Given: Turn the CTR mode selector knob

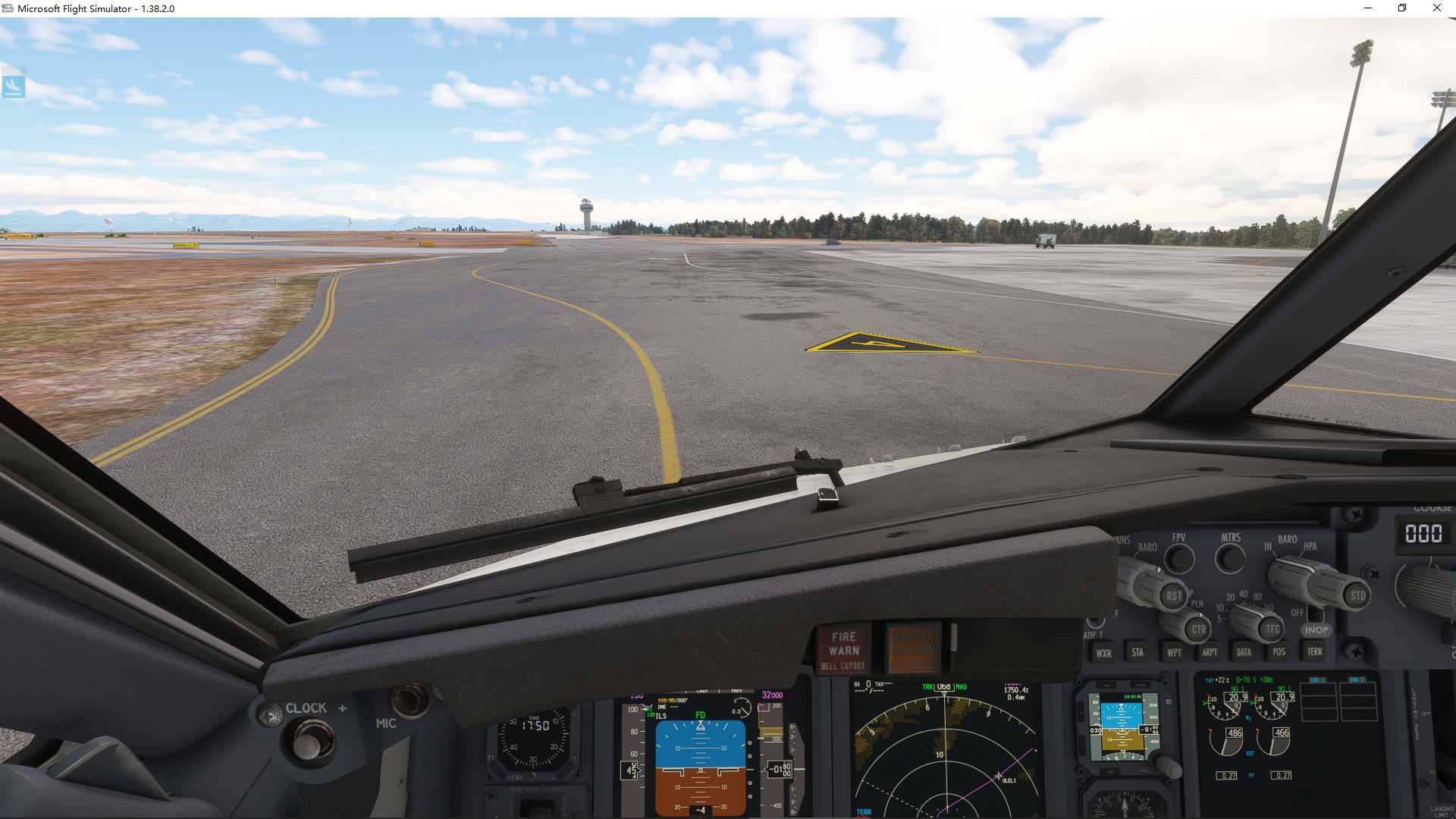Looking at the screenshot, I should pyautogui.click(x=1200, y=631).
